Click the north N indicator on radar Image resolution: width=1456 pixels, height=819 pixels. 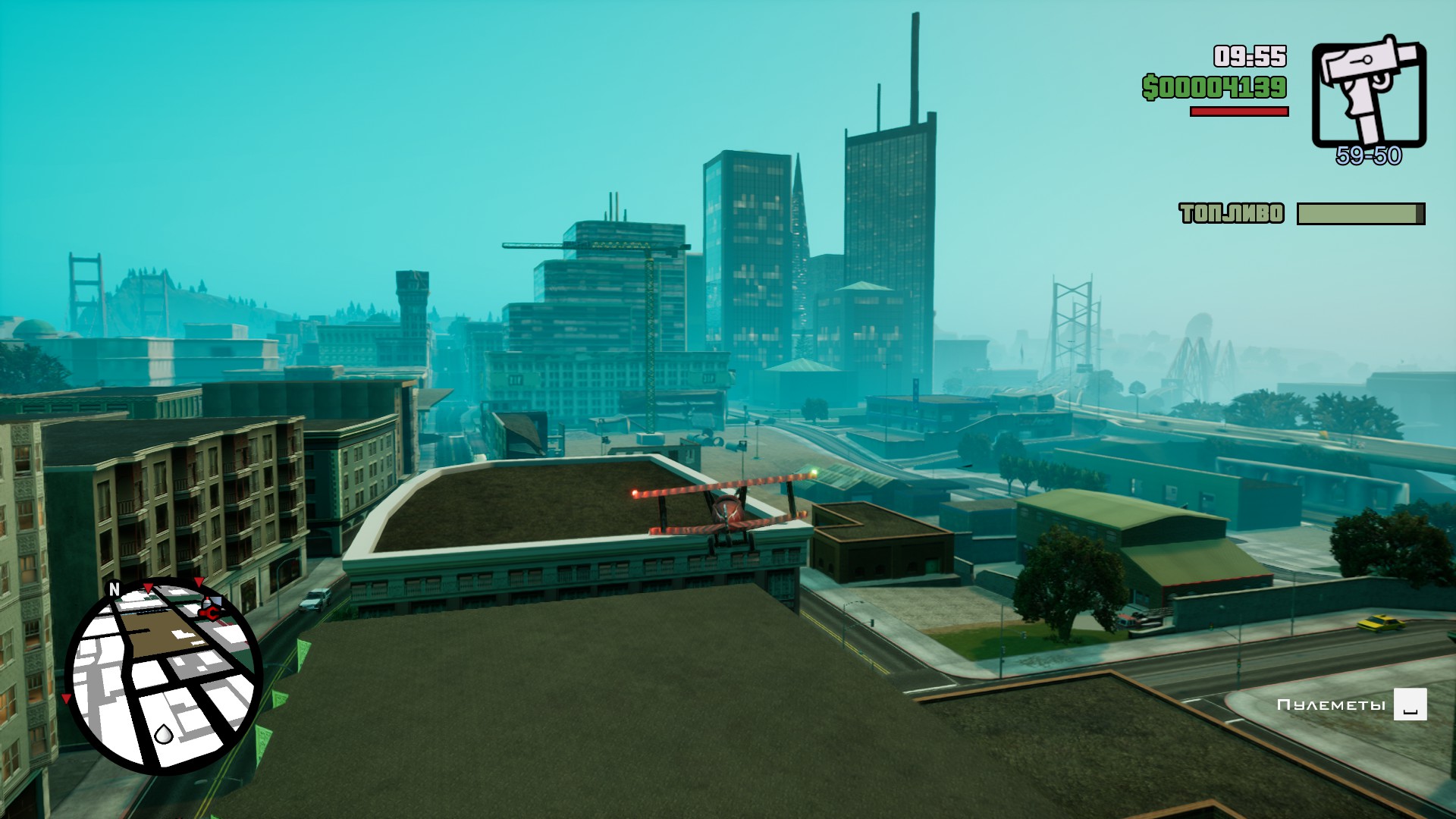pyautogui.click(x=115, y=589)
